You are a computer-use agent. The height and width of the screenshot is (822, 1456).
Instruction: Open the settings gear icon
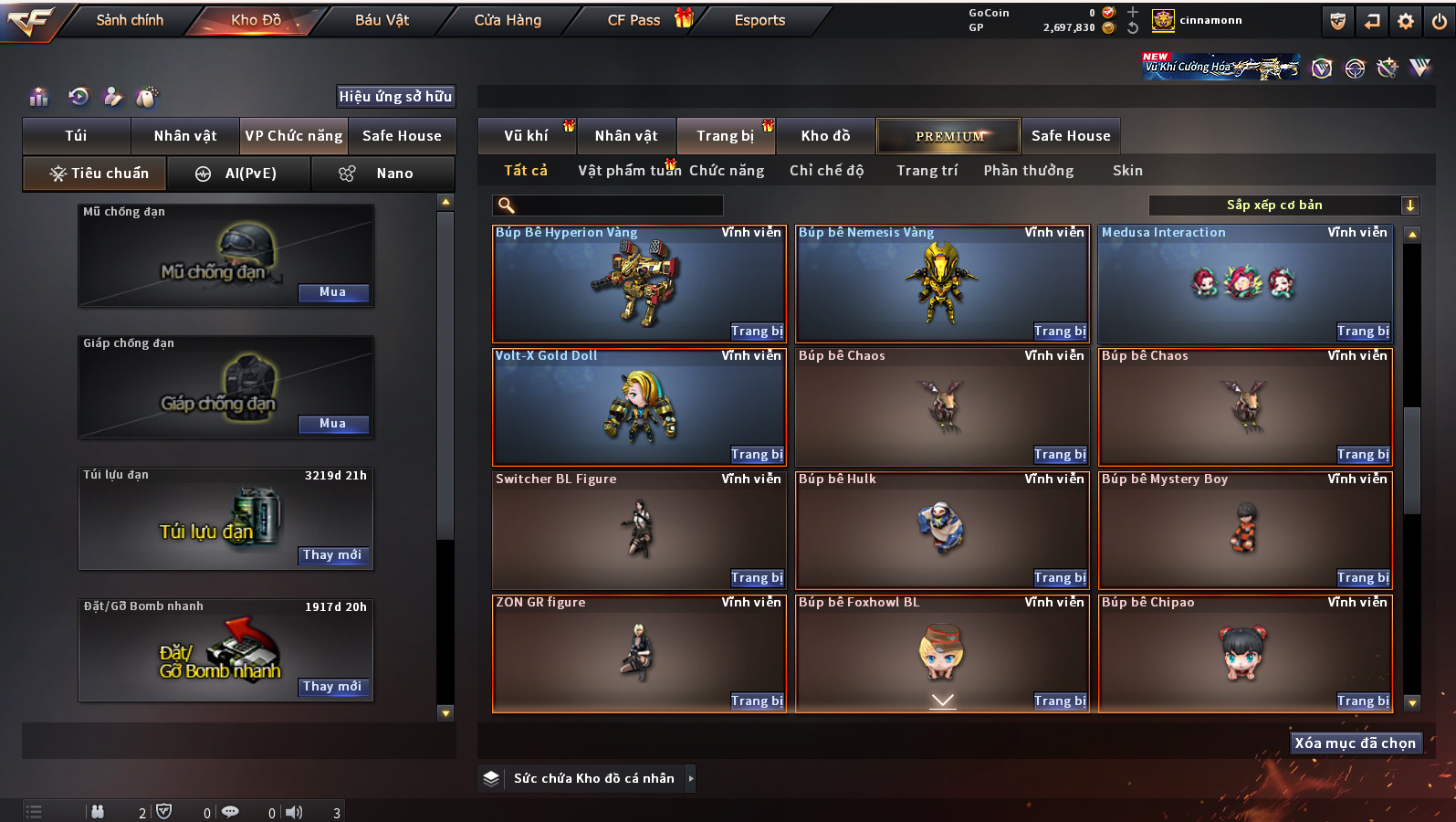[1406, 21]
